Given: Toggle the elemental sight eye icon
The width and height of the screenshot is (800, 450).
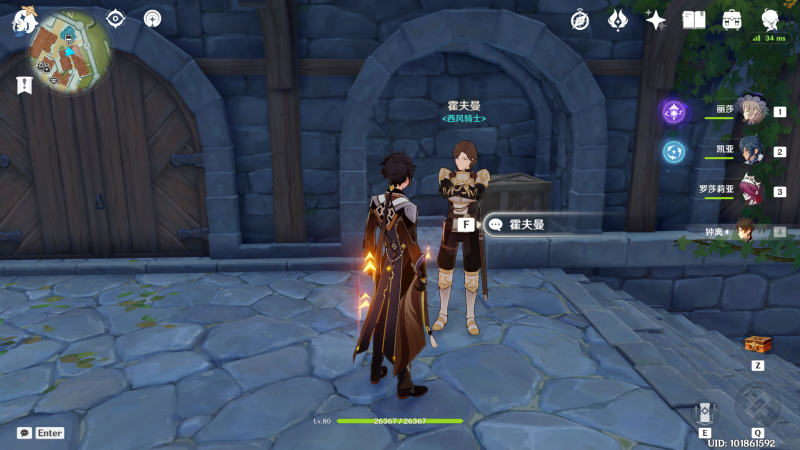Looking at the screenshot, I should click(x=116, y=18).
